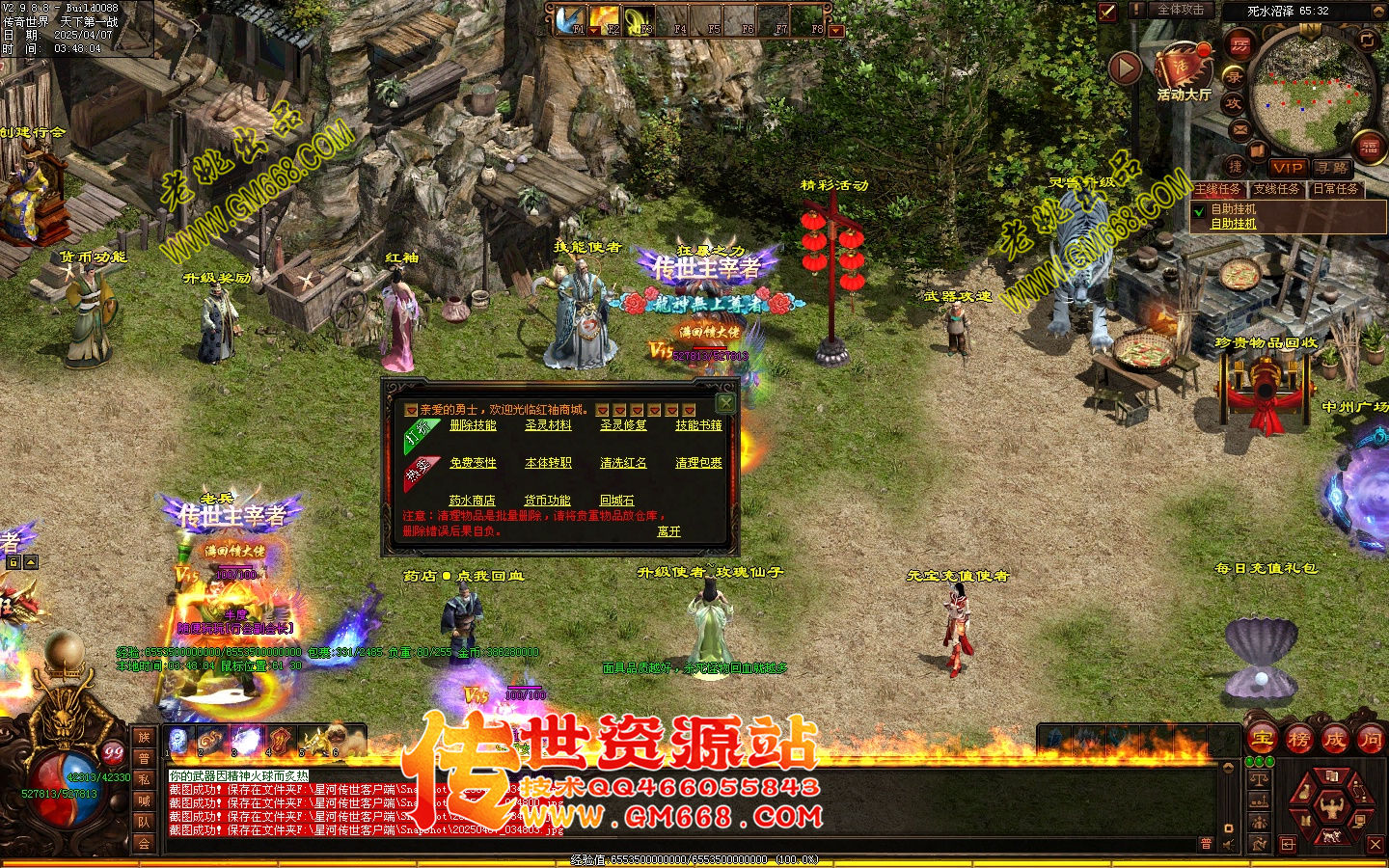
Task: Open the 技能书籍 shop link
Action: tap(698, 425)
